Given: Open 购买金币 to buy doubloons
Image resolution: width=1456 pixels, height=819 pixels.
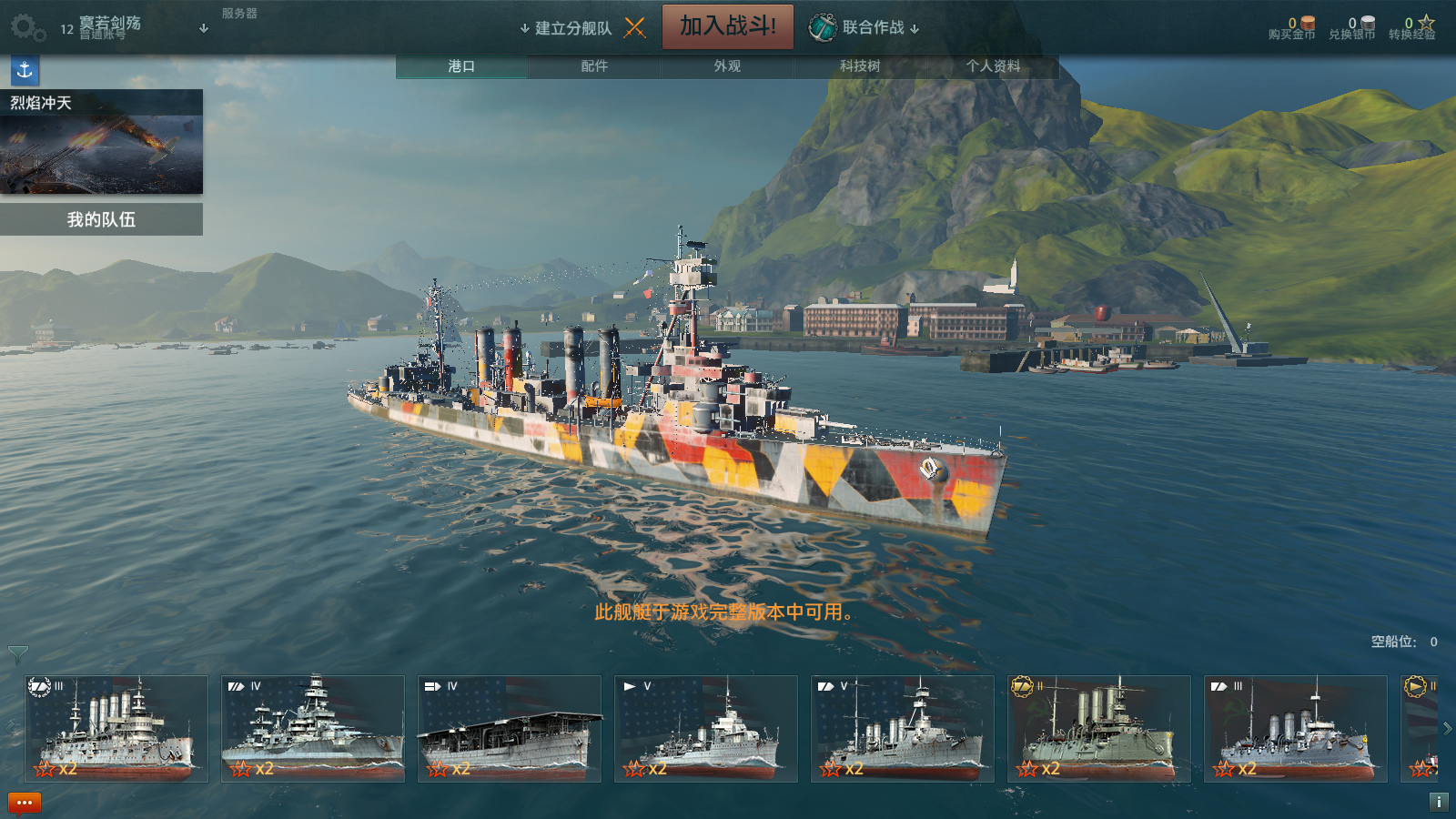Looking at the screenshot, I should 1292,29.
